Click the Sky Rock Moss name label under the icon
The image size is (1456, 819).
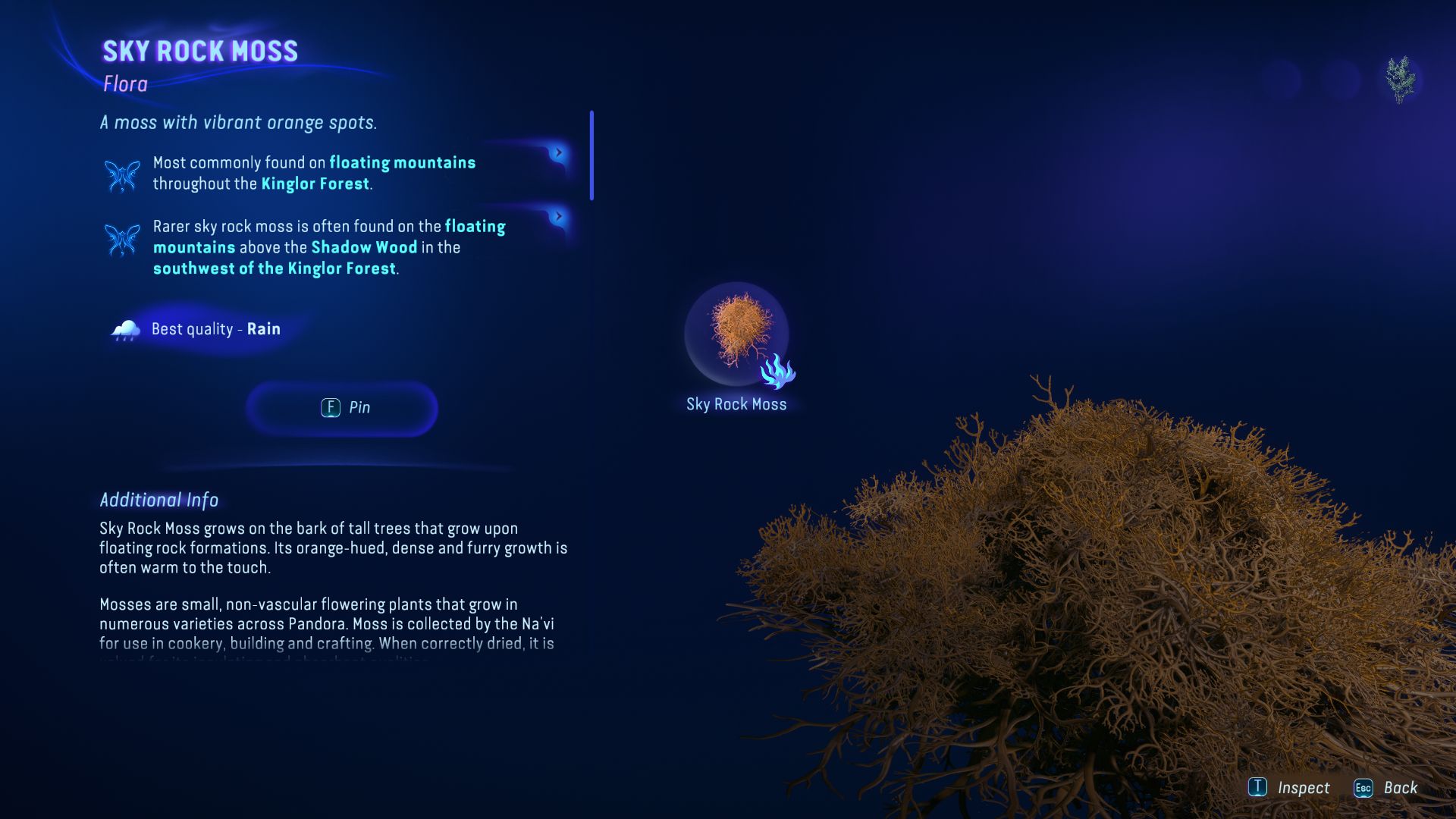tap(736, 404)
